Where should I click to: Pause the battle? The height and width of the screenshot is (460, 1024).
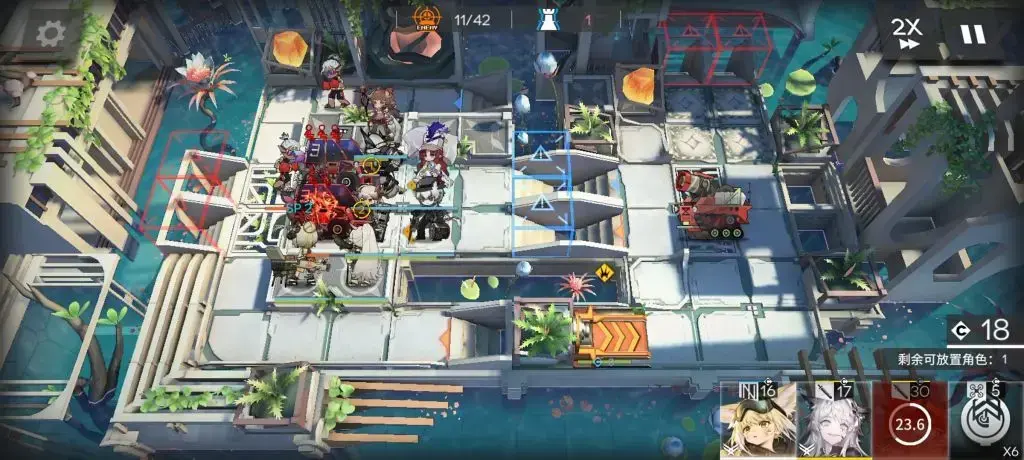coord(972,35)
